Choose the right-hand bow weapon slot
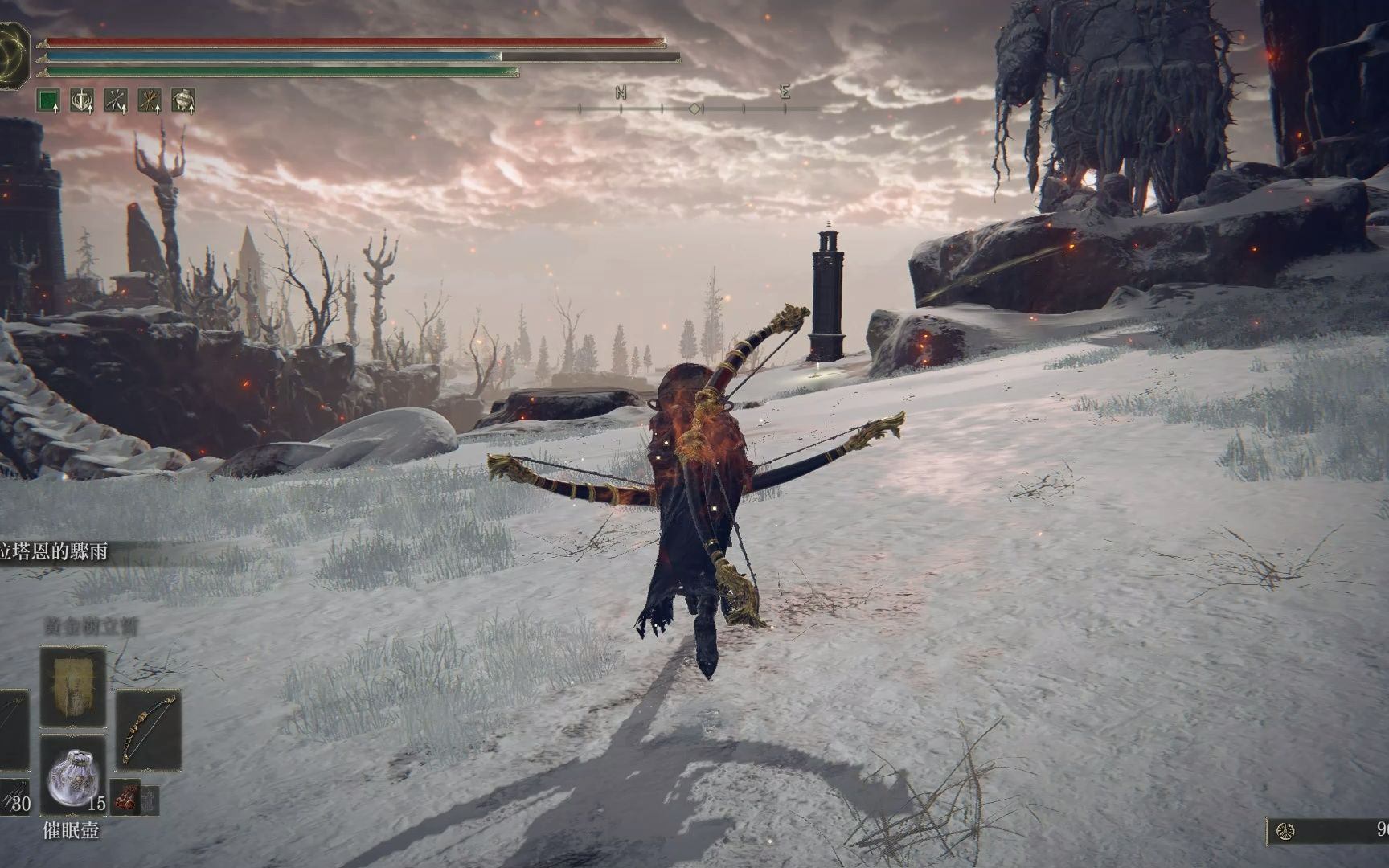Viewport: 1389px width, 868px height. click(x=149, y=729)
